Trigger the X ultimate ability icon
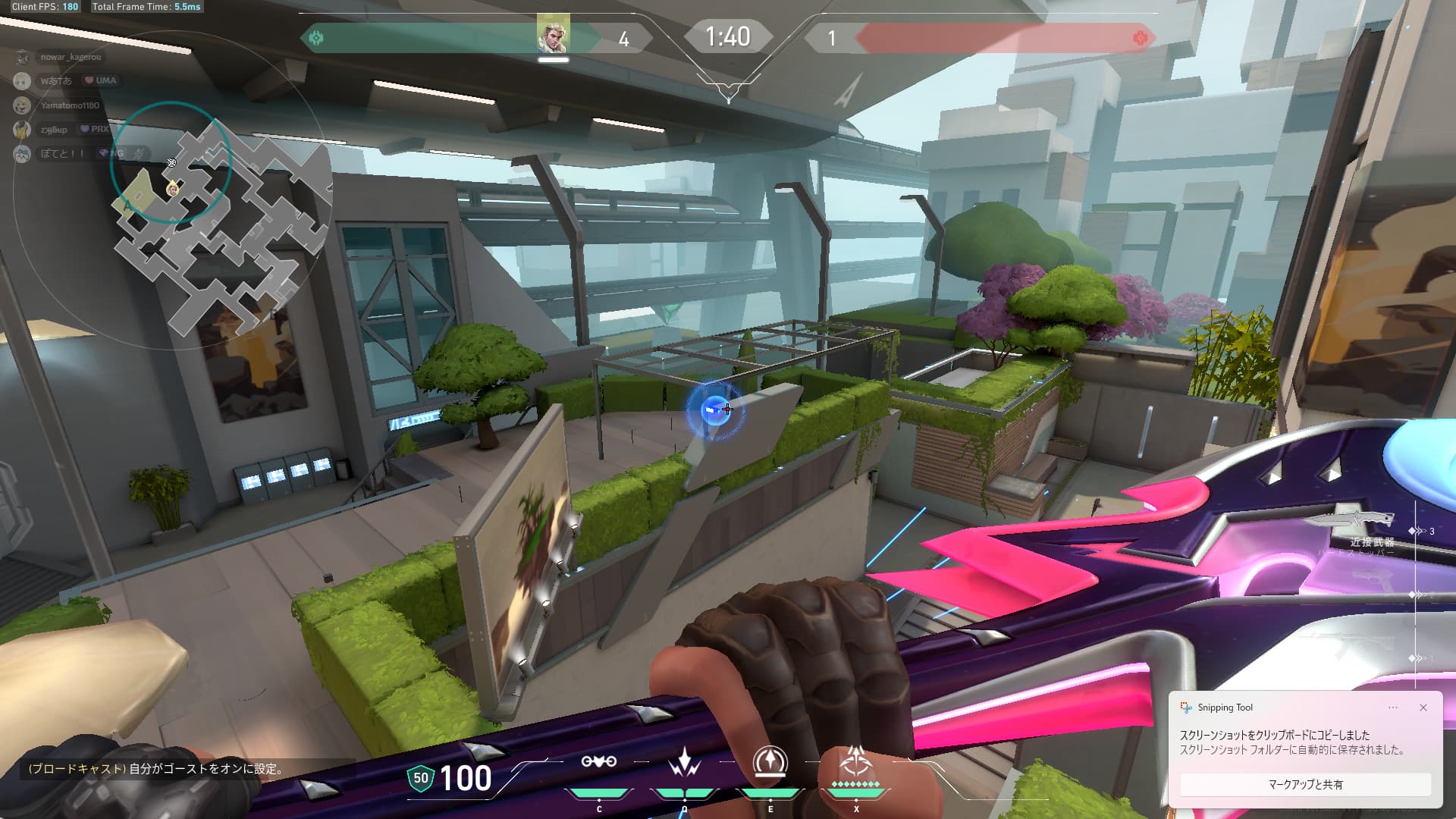 pos(856,761)
